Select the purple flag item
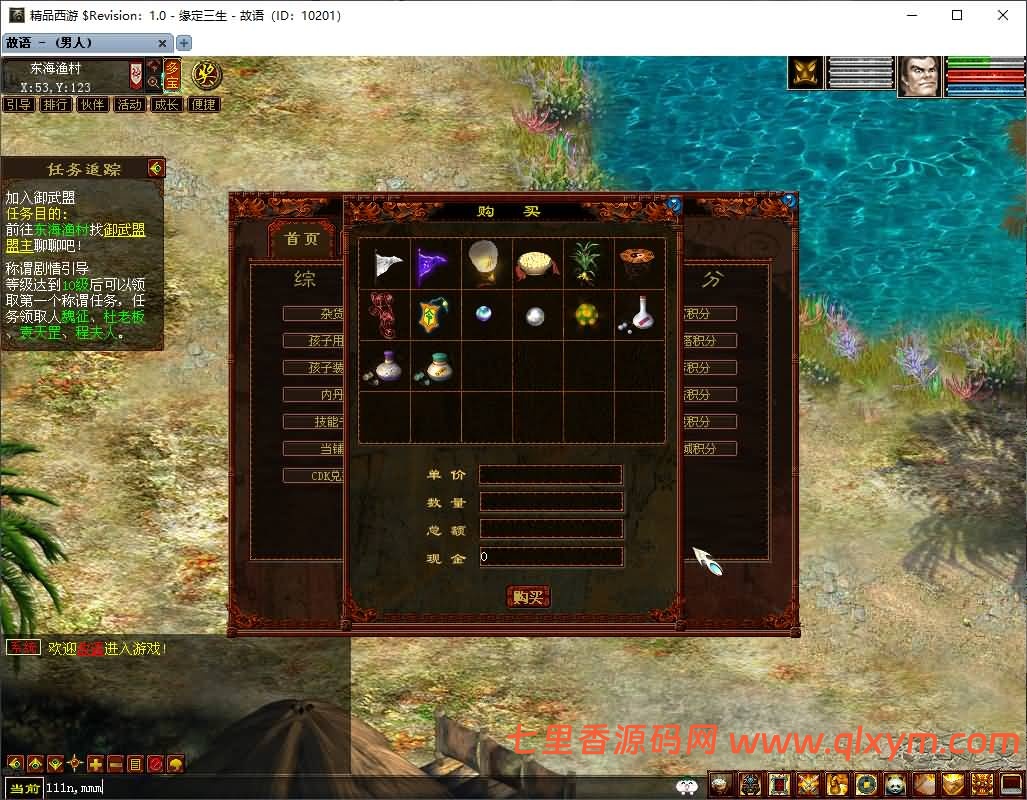The height and width of the screenshot is (800, 1027). click(435, 264)
